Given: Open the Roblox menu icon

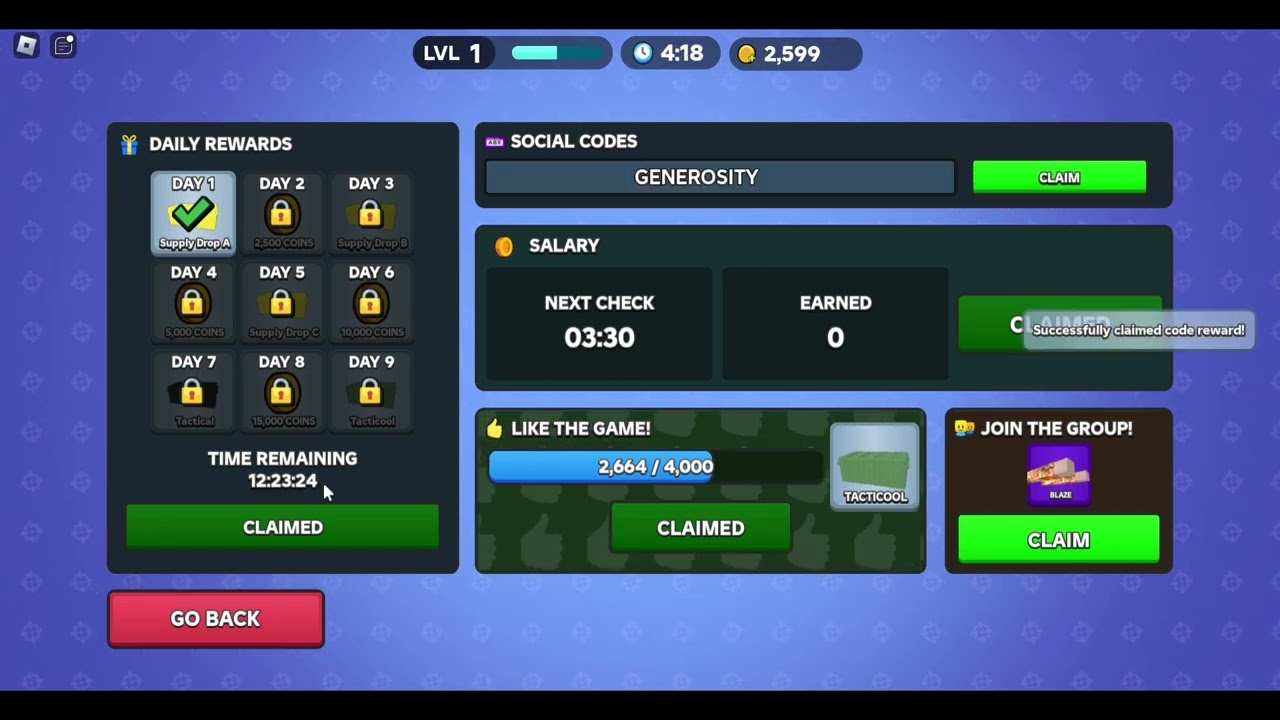Looking at the screenshot, I should click(x=26, y=45).
